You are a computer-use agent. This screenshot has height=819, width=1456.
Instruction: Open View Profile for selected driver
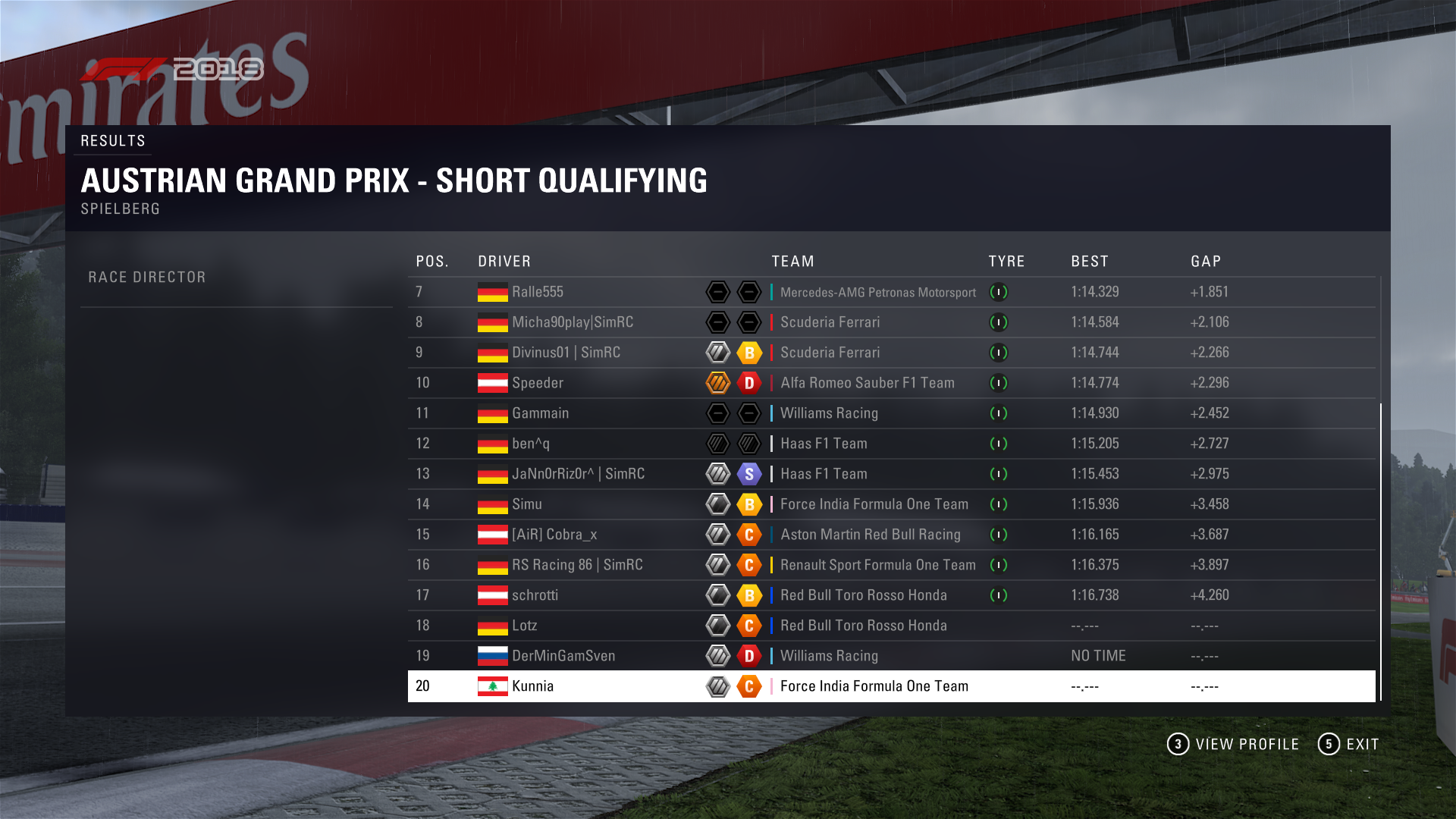1233,744
